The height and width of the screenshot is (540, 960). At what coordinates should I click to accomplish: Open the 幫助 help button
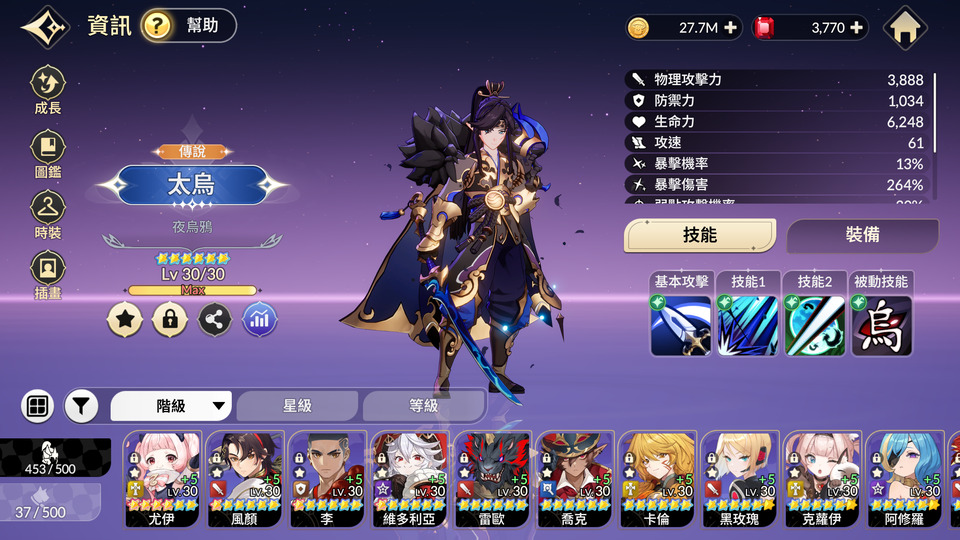click(x=189, y=26)
